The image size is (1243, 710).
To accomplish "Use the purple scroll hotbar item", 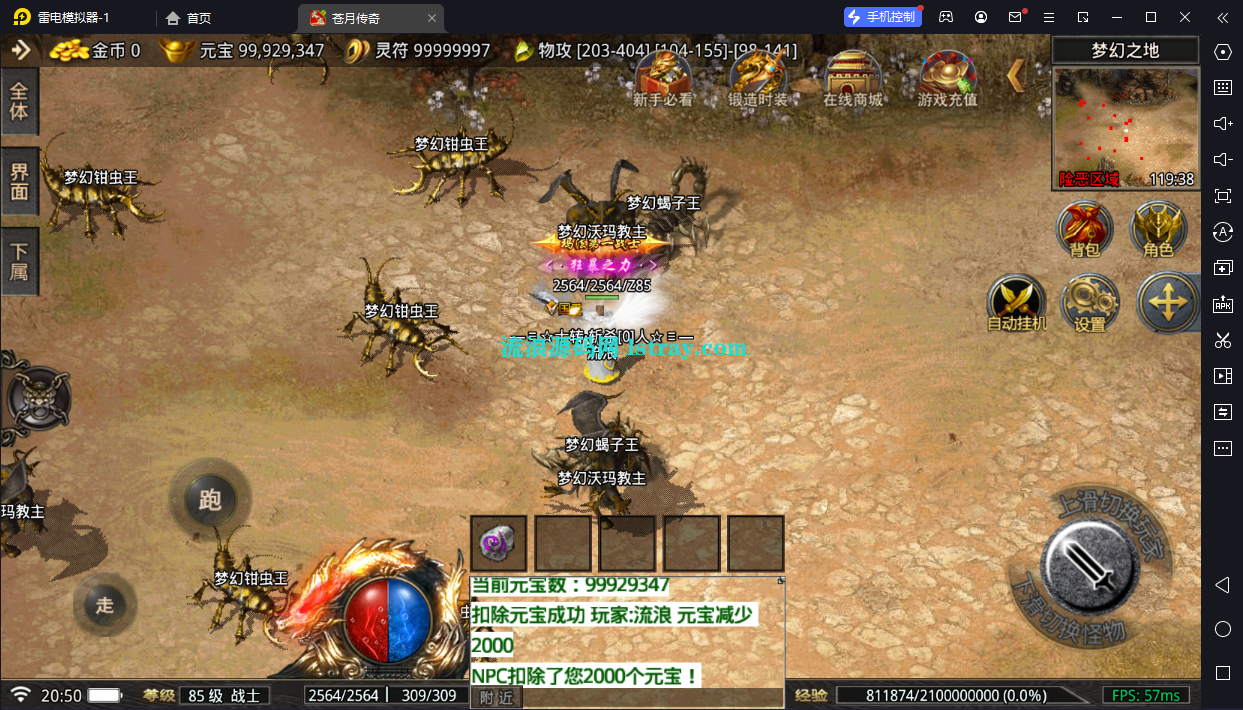I will coord(498,544).
